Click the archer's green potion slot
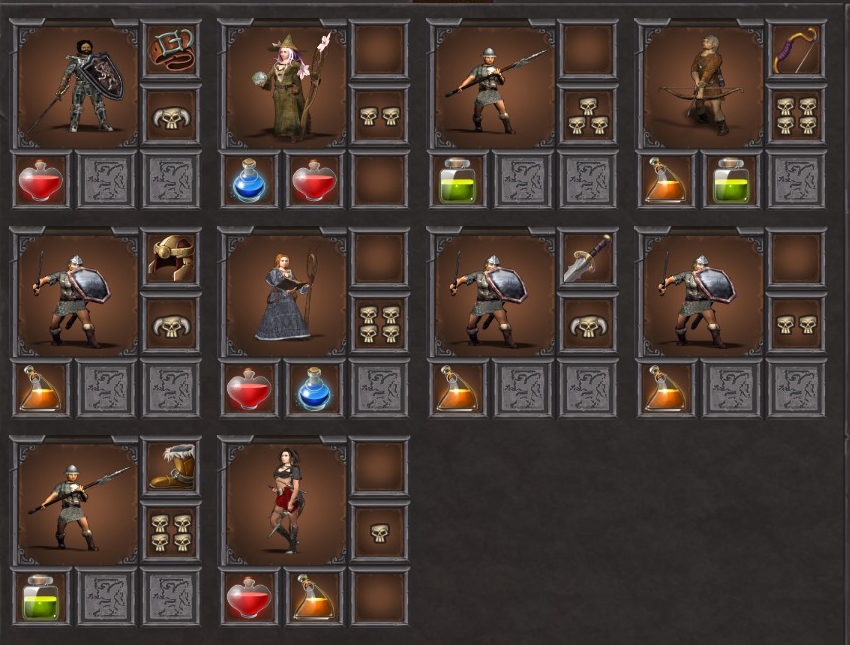 (x=731, y=181)
